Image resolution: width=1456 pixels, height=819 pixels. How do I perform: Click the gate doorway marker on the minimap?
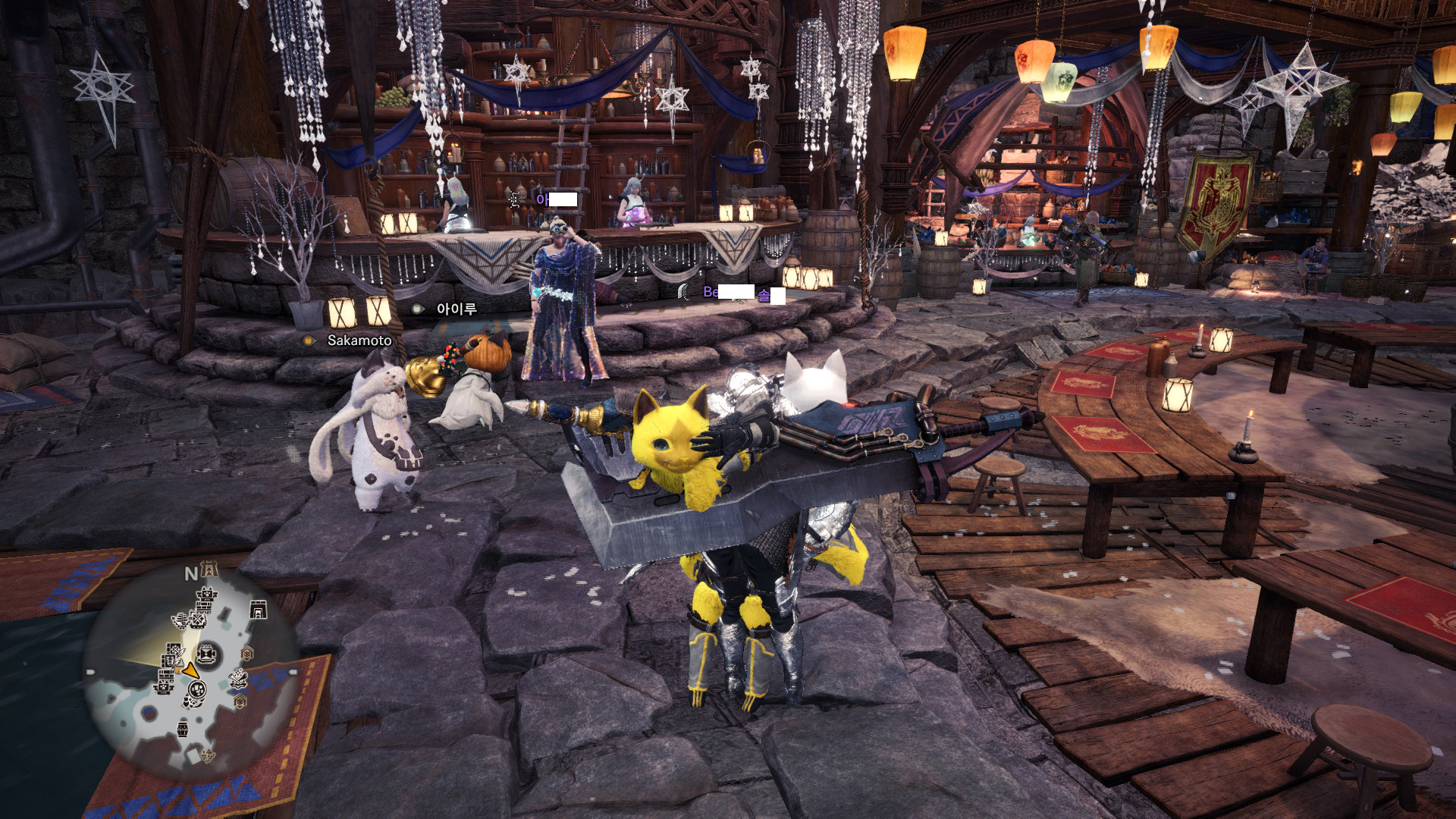coord(258,610)
